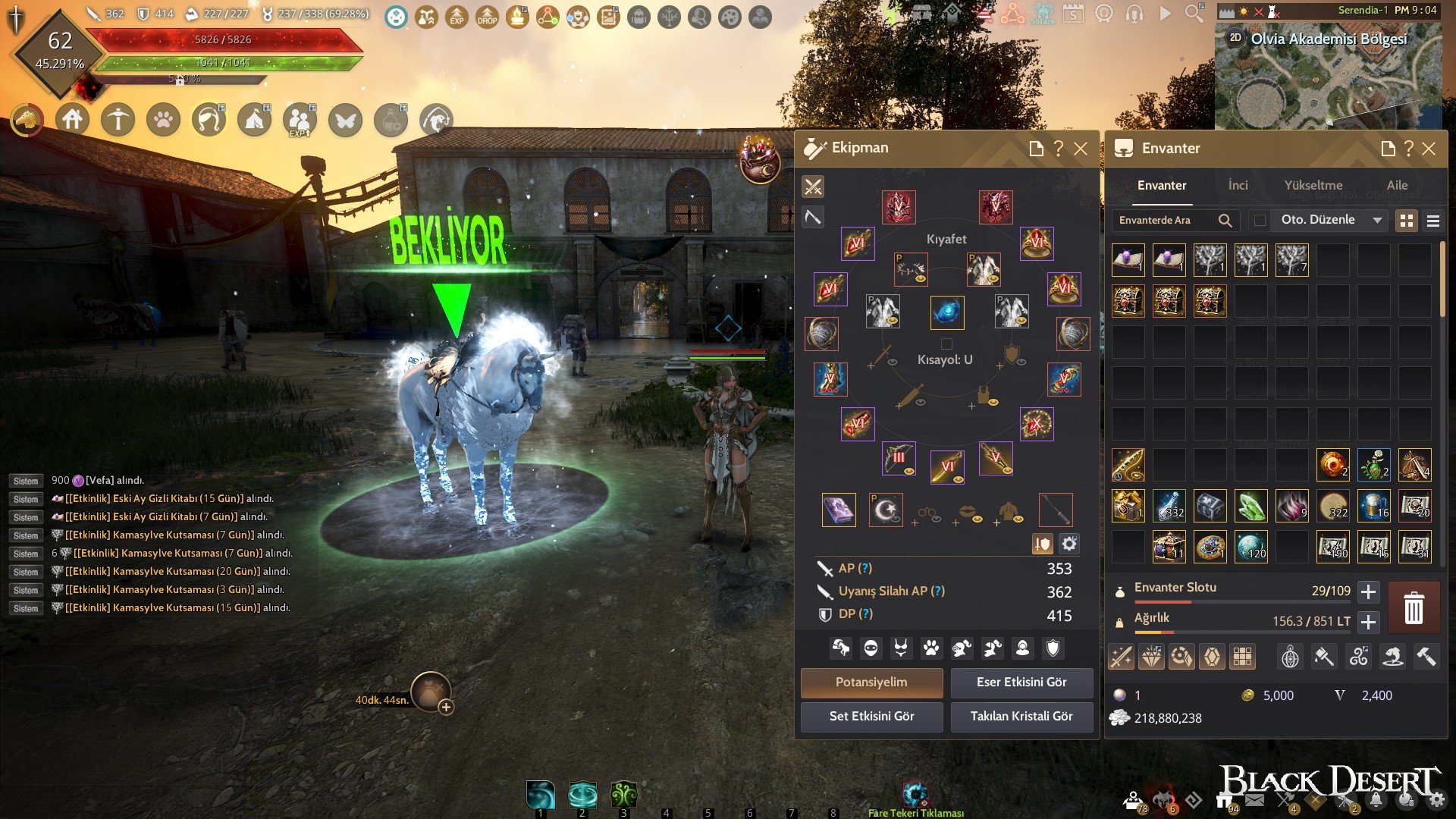The image size is (1456, 819).
Task: Click the Potansiyelim button
Action: [871, 682]
